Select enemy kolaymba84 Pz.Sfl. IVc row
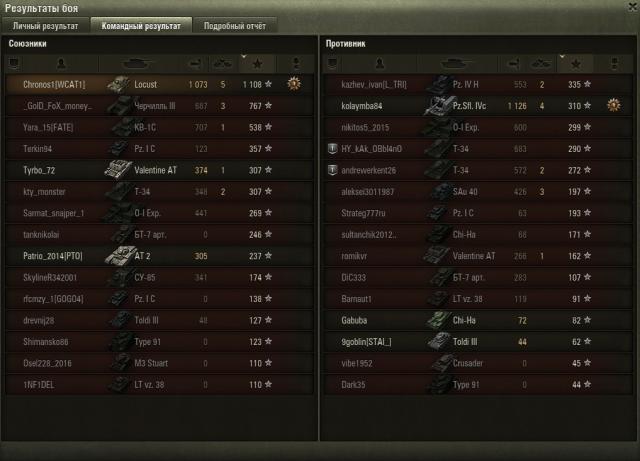Viewport: 640px width, 461px height. click(x=471, y=106)
